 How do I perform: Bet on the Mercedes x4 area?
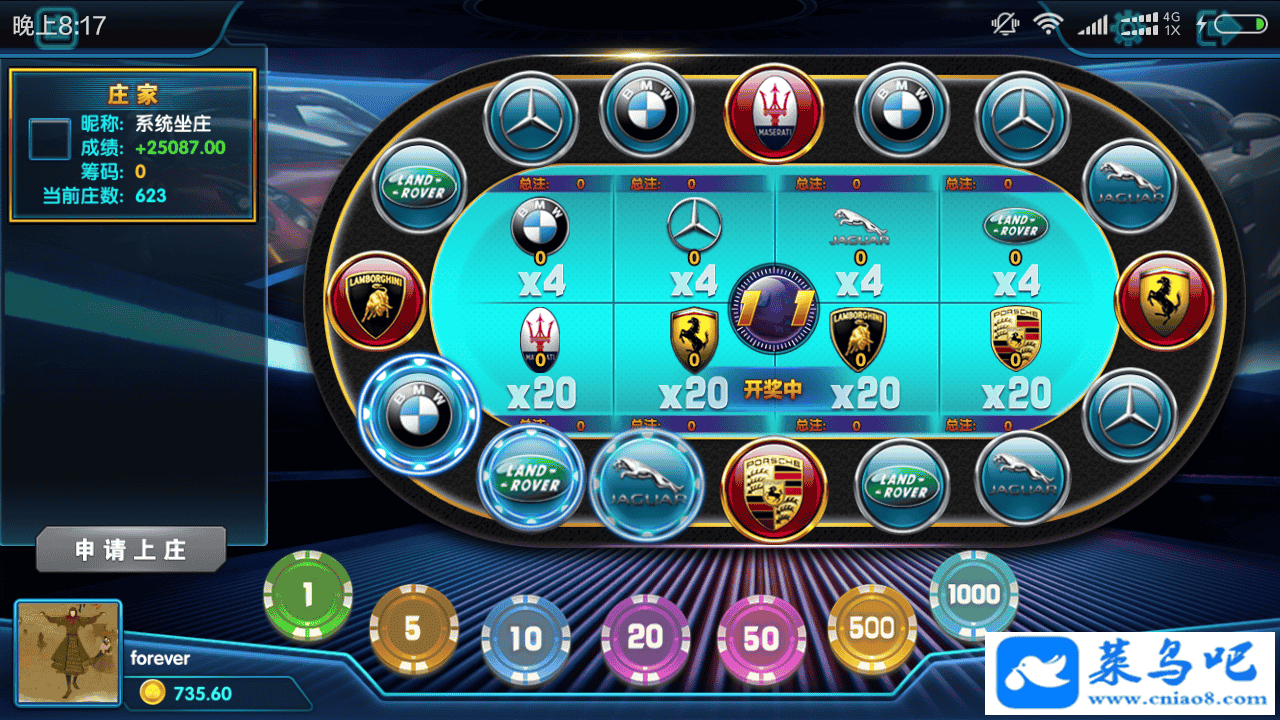coord(694,245)
